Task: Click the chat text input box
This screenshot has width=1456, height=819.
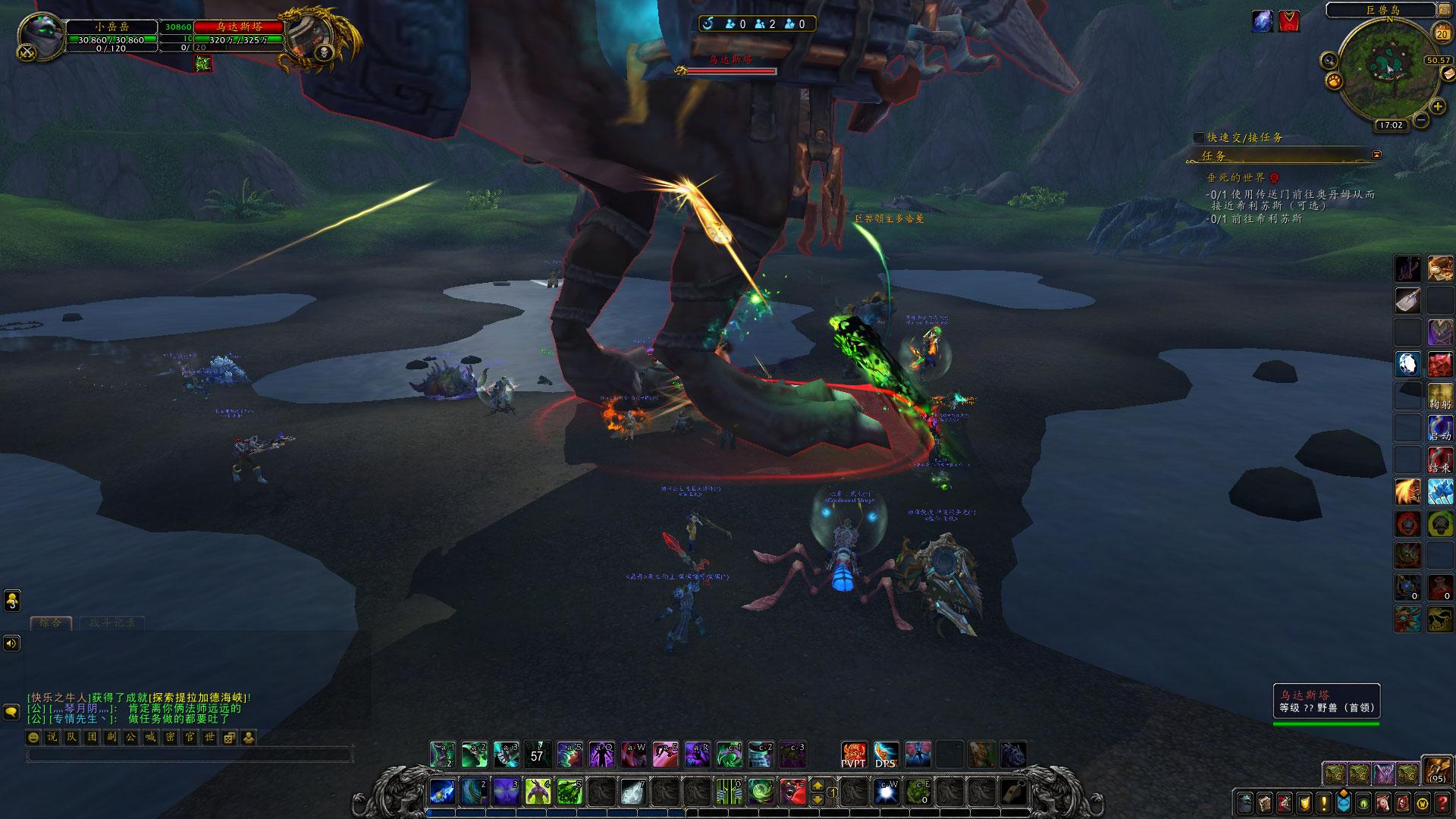Action: [190, 755]
